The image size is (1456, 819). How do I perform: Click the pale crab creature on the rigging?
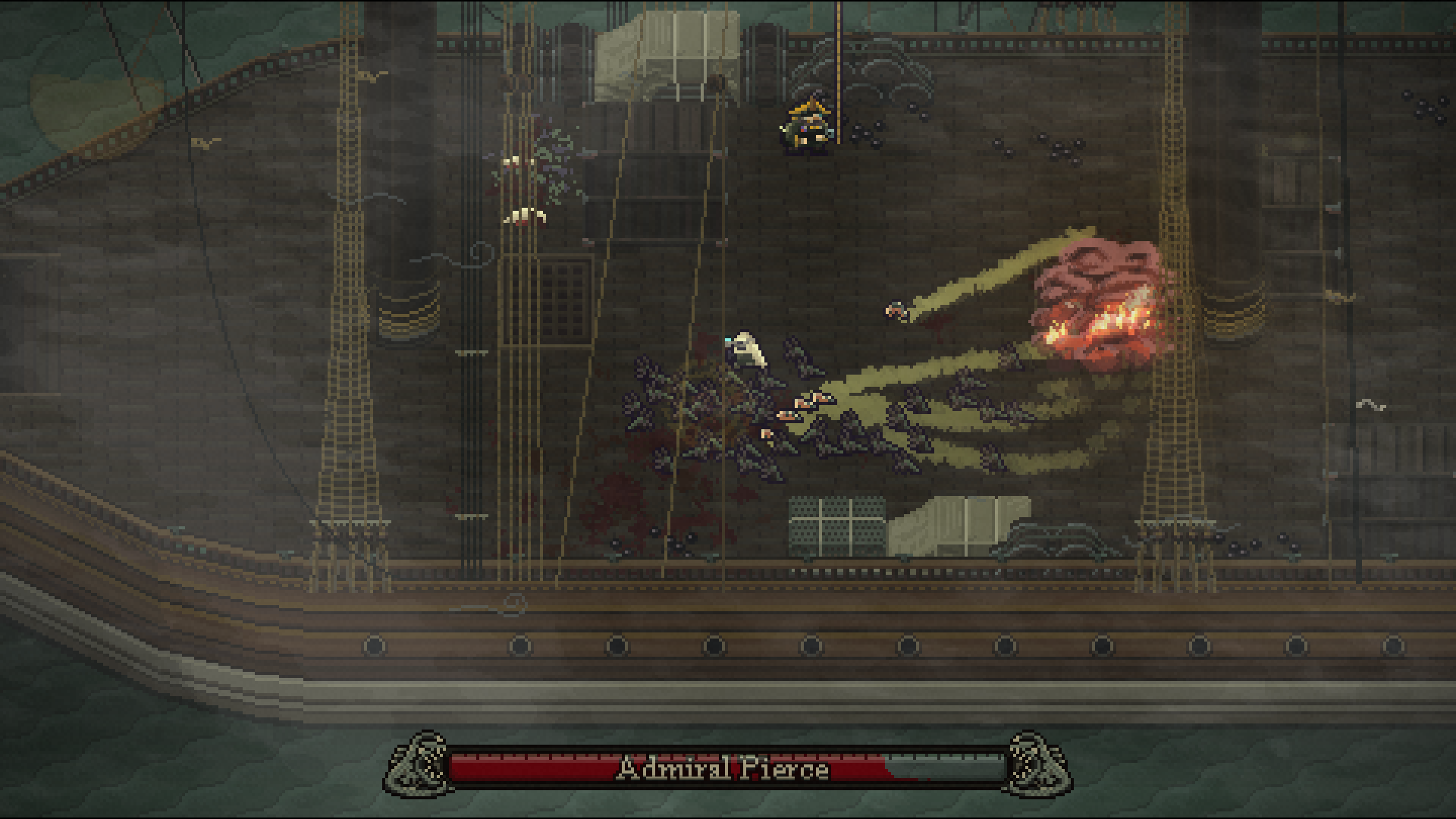523,216
